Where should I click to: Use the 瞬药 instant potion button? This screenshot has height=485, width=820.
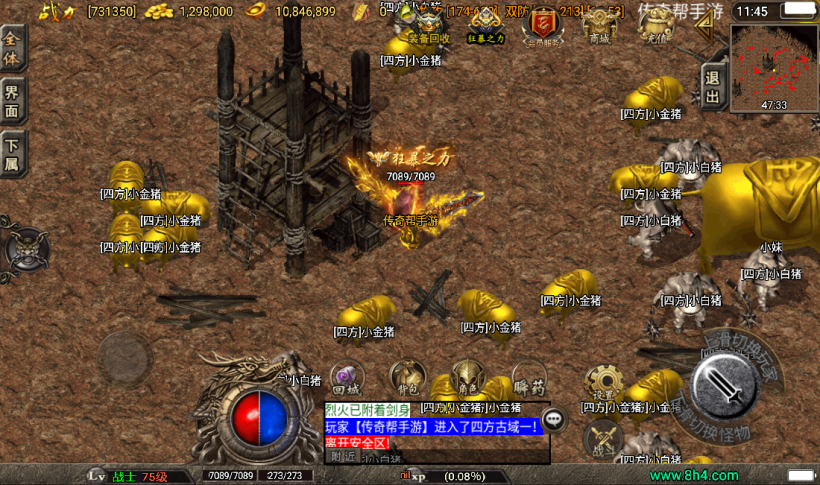click(x=529, y=378)
